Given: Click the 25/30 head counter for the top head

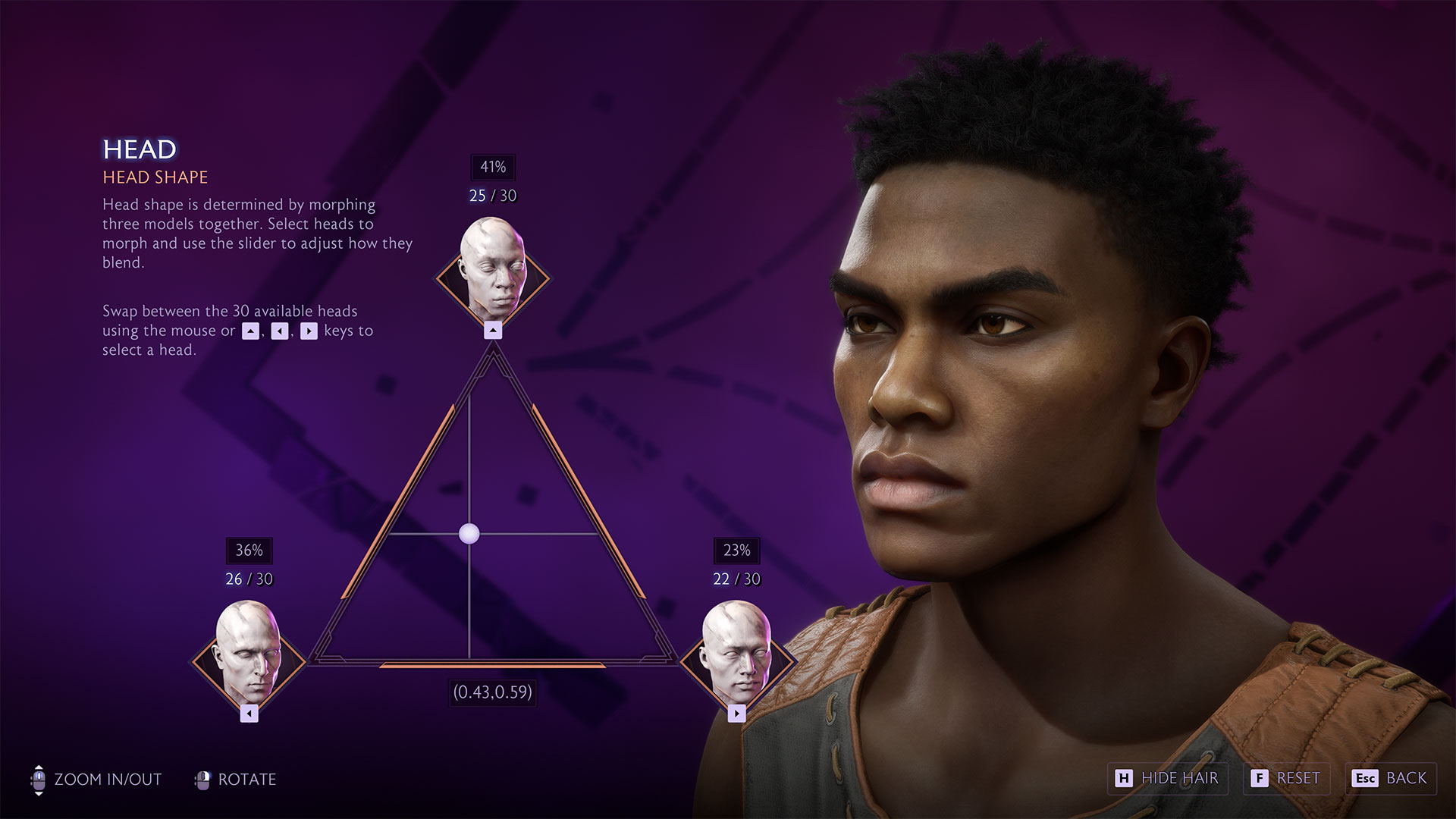Looking at the screenshot, I should (493, 196).
